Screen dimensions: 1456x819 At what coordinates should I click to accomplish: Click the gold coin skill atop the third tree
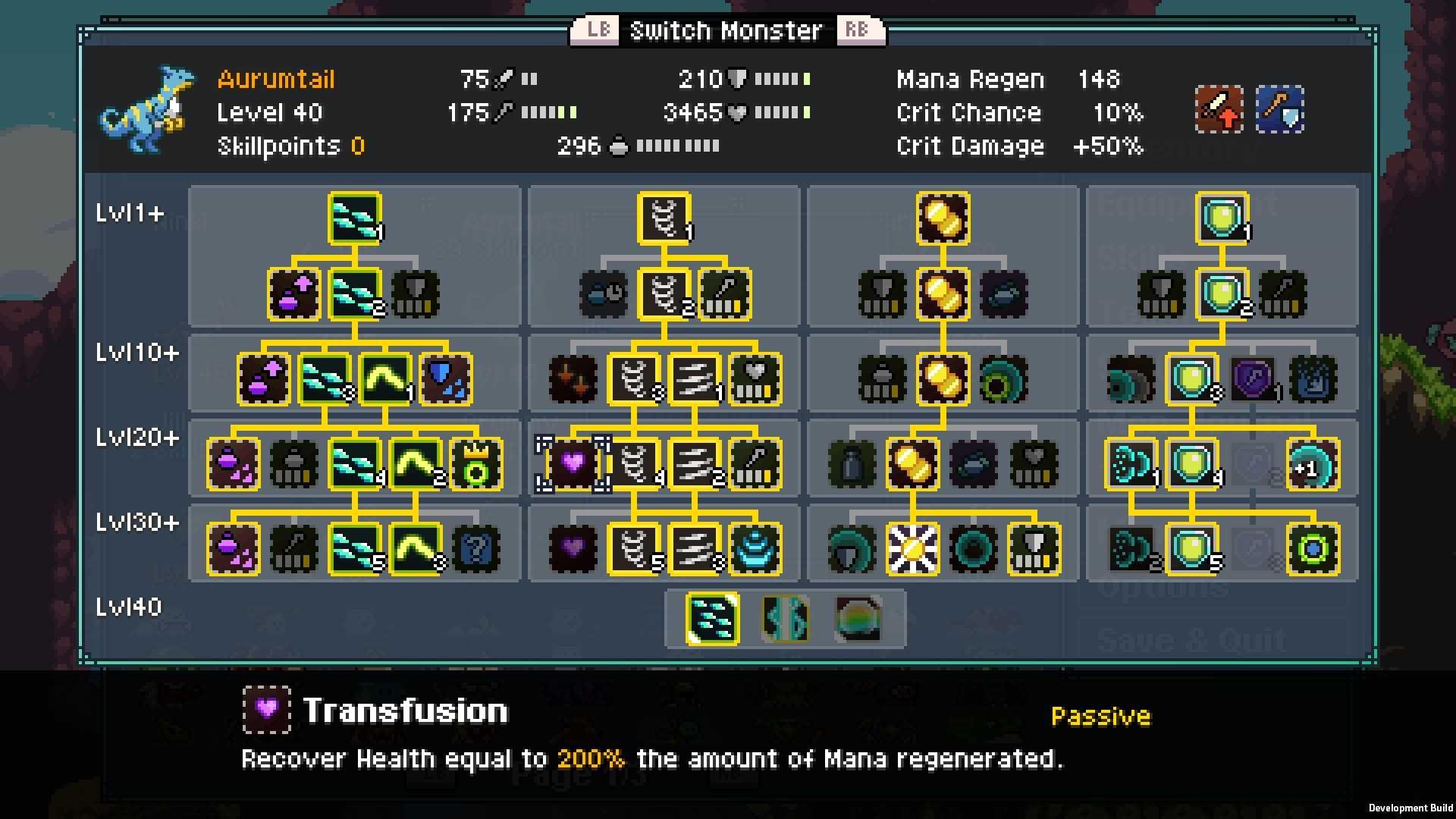(942, 219)
